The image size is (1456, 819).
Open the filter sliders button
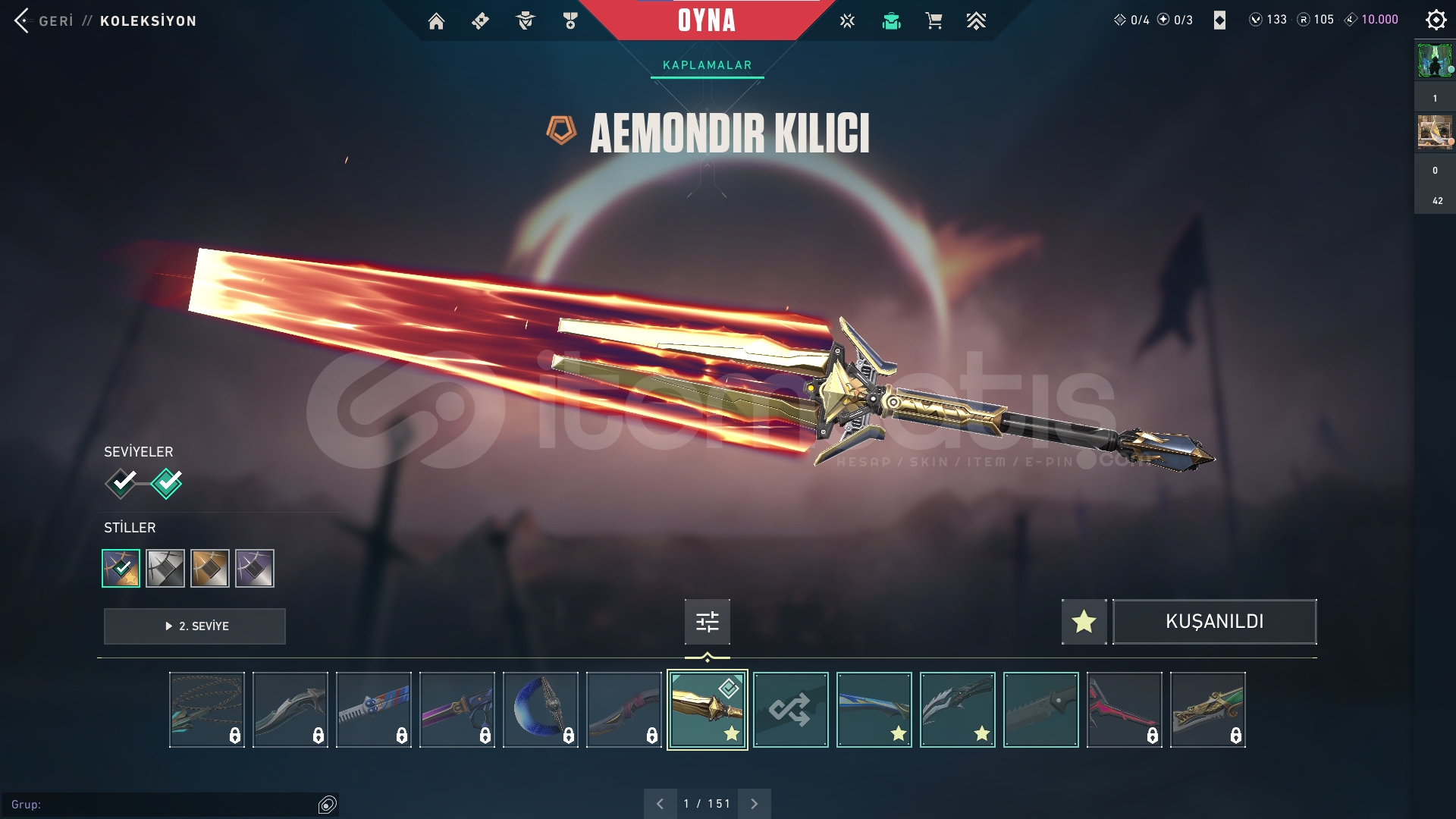pyautogui.click(x=707, y=622)
